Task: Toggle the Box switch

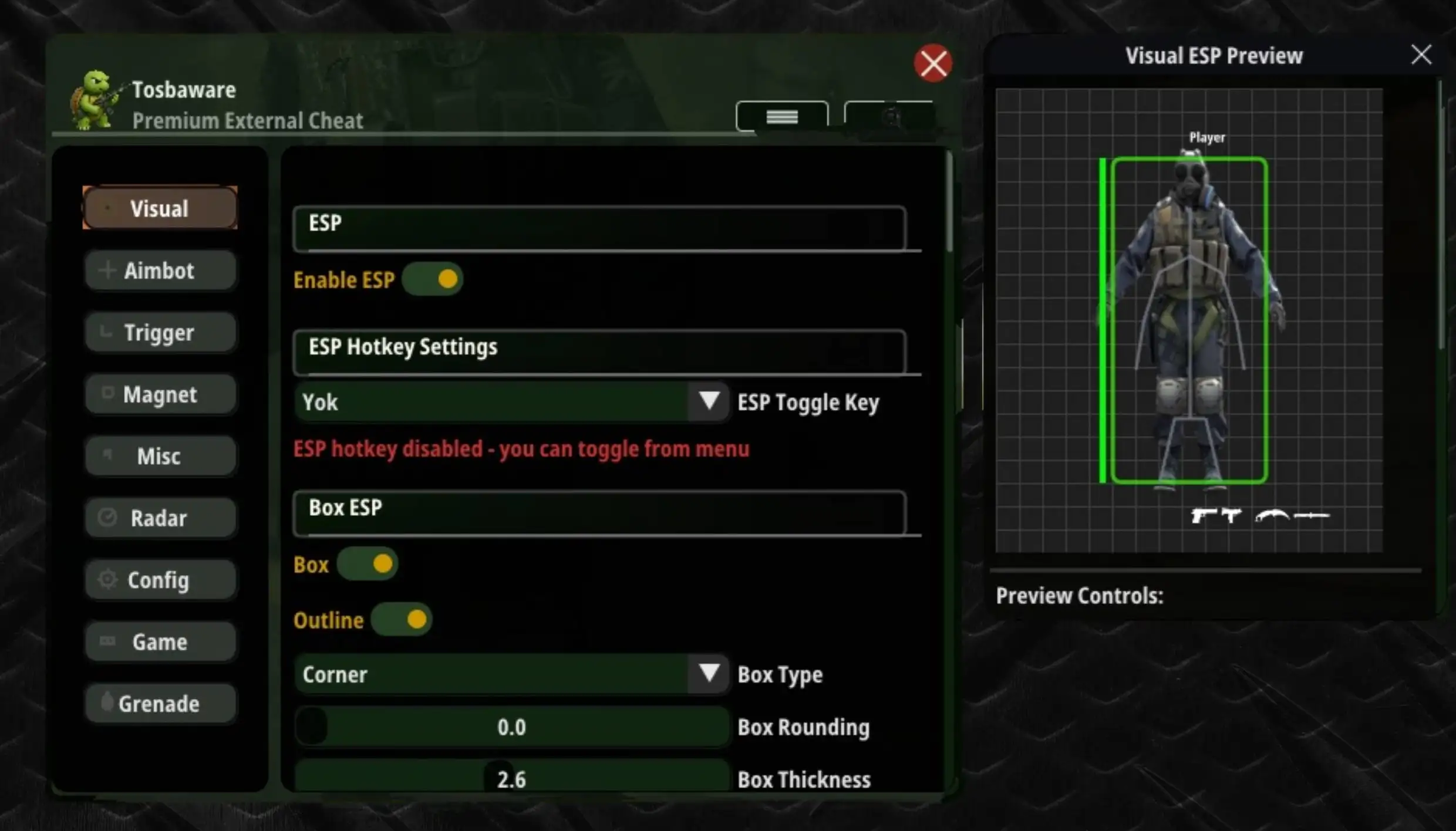Action: point(368,564)
